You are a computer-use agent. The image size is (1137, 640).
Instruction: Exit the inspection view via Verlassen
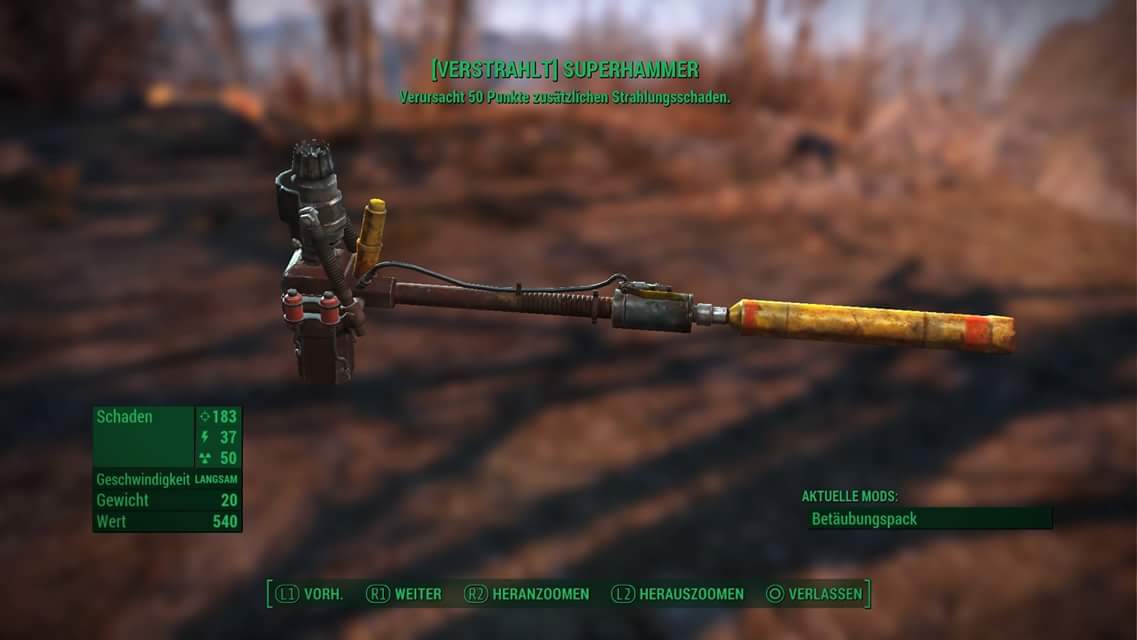[x=814, y=594]
